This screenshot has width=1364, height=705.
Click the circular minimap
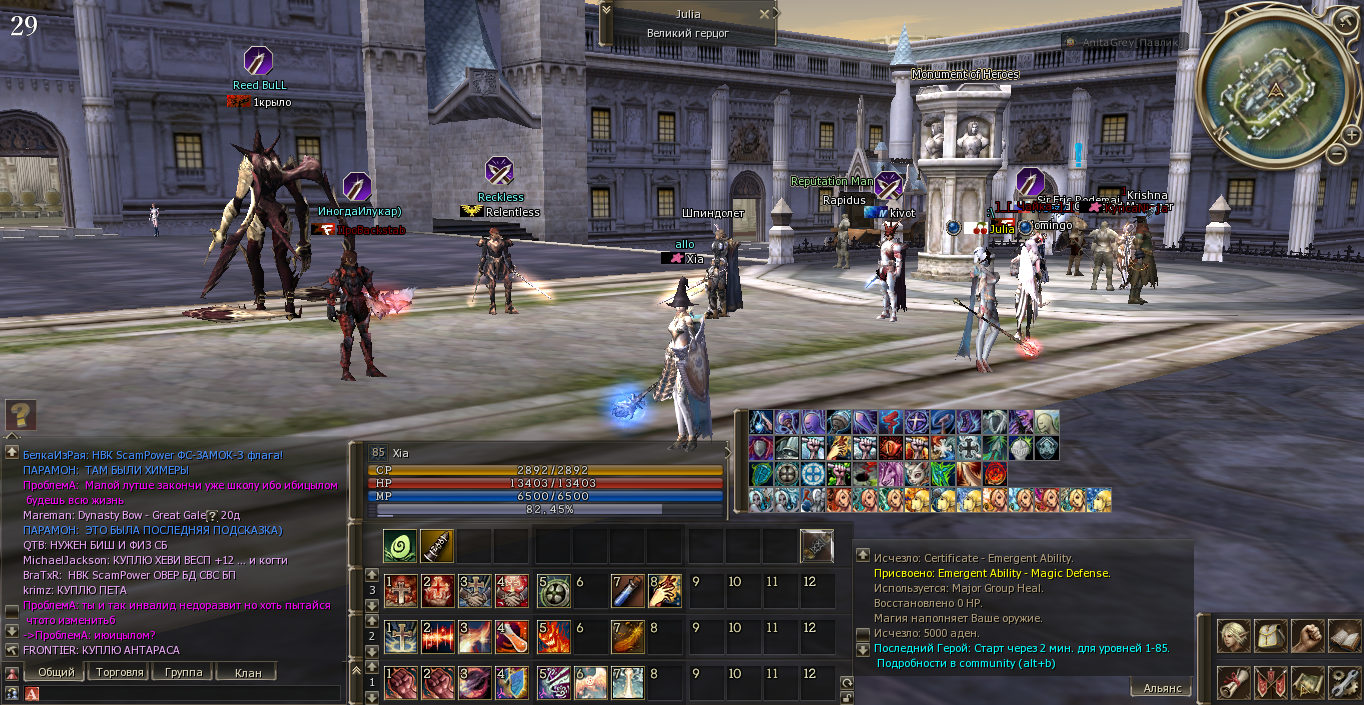[1273, 89]
